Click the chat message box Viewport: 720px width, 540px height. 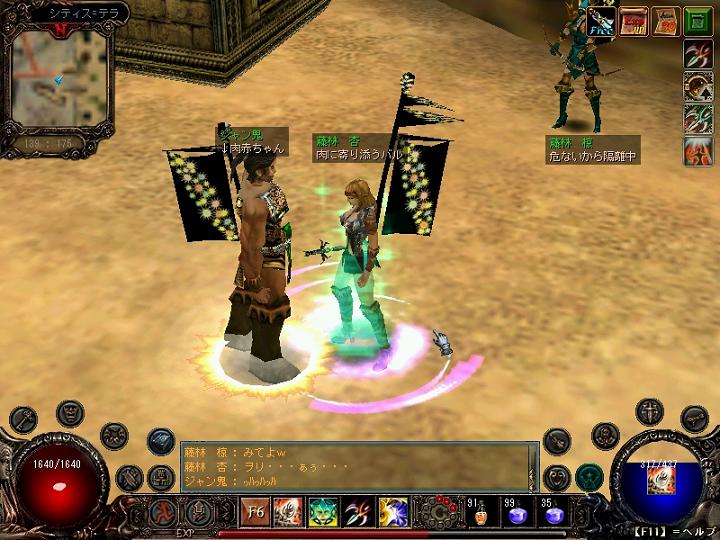354,466
